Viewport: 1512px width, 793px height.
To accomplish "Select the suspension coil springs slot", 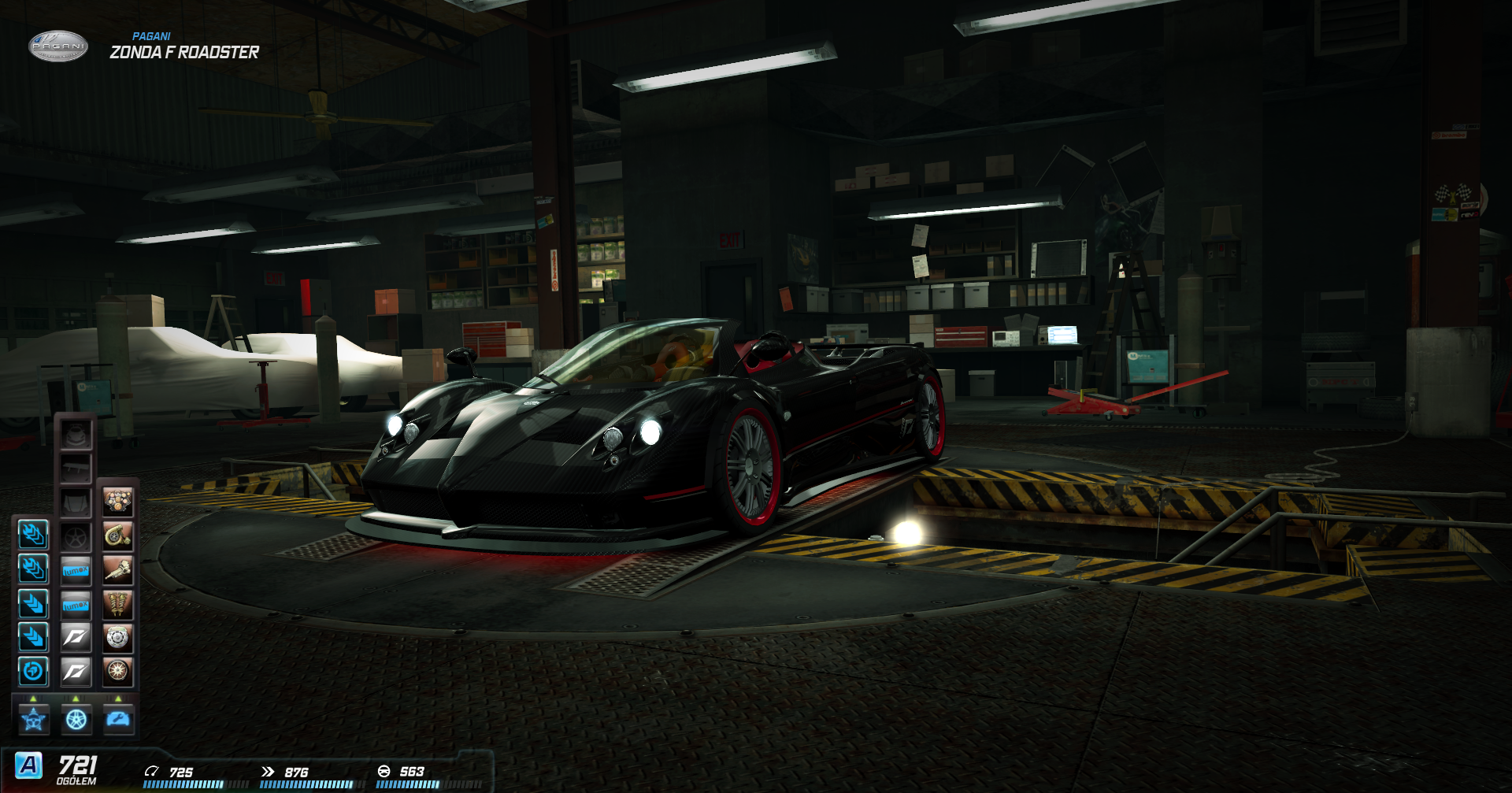I will (x=117, y=604).
